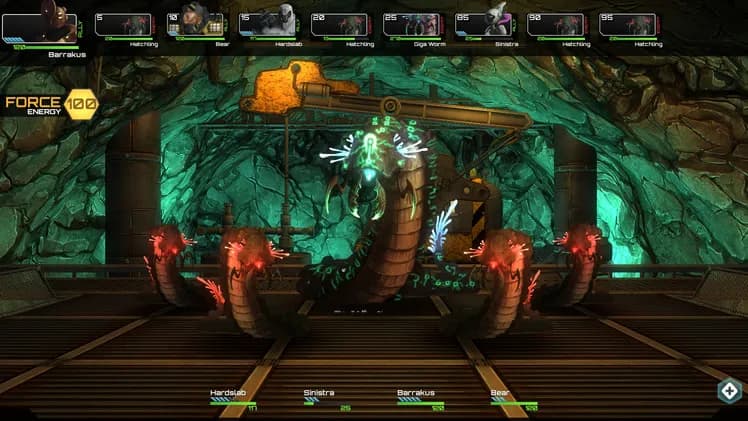This screenshot has height=421, width=748.
Task: Click the Bear portrait in turn order
Action: (x=197, y=24)
